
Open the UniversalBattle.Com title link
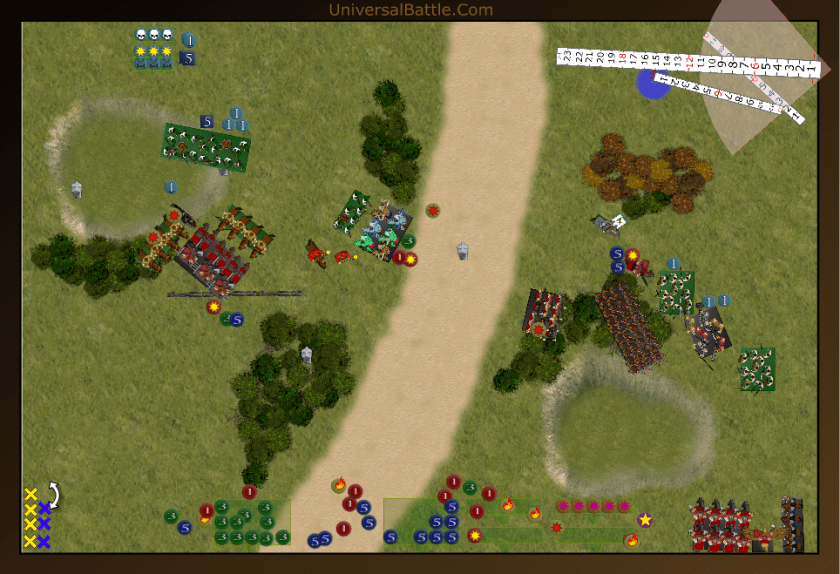point(410,10)
